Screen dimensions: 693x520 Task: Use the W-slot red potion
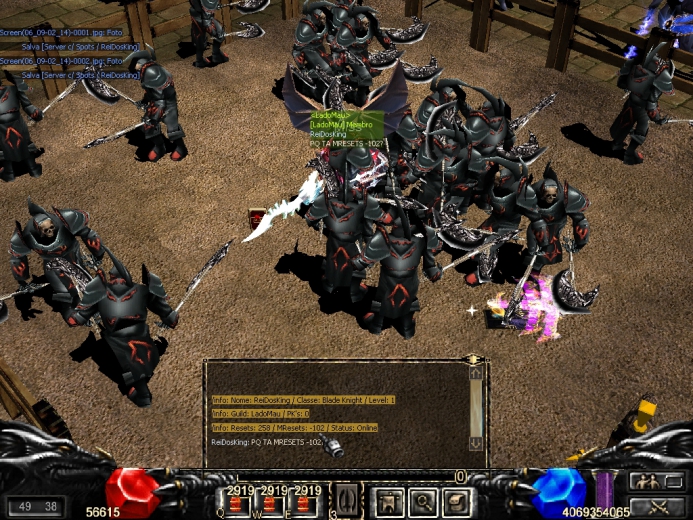(272, 503)
